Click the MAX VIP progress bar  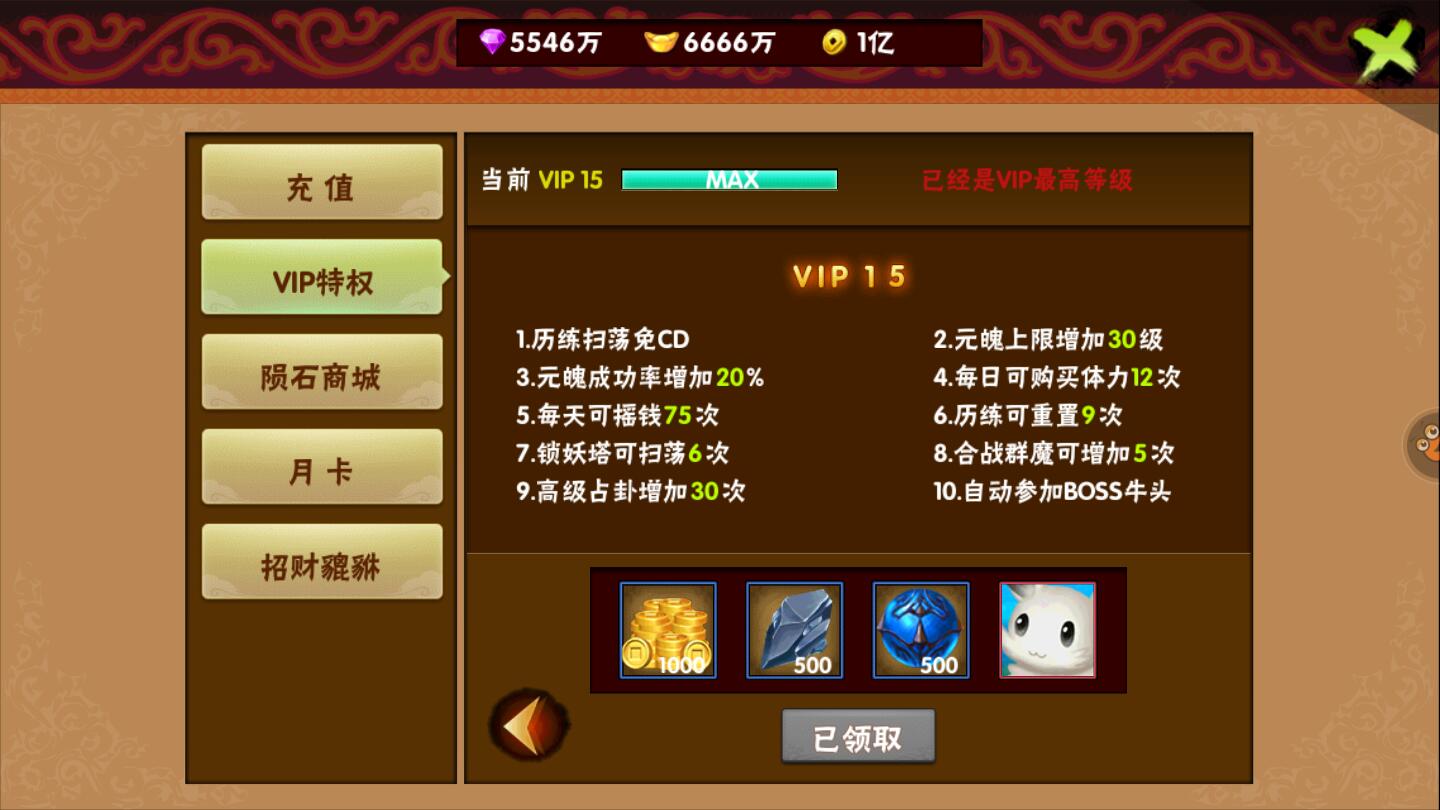[x=729, y=180]
